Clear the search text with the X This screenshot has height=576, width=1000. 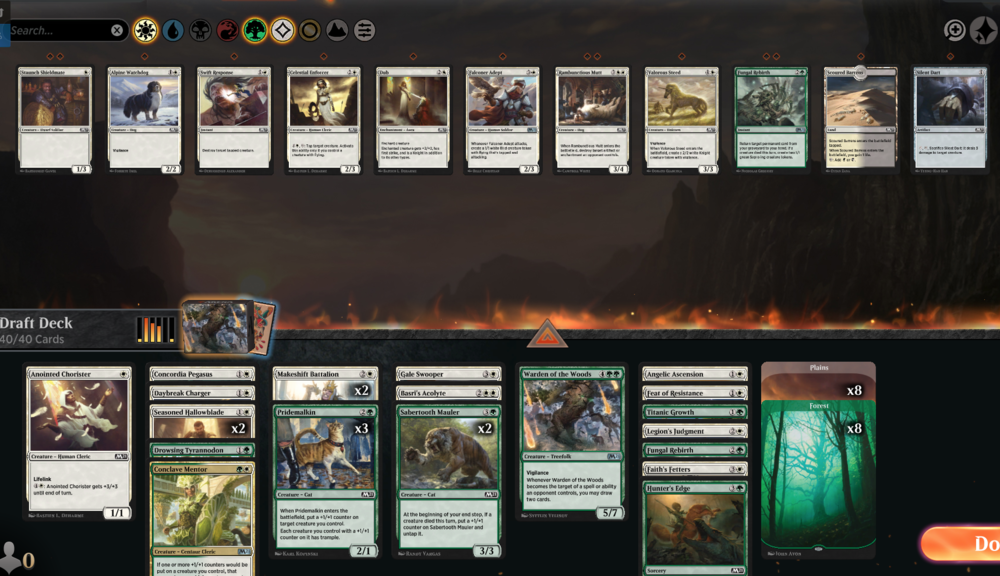[x=117, y=31]
